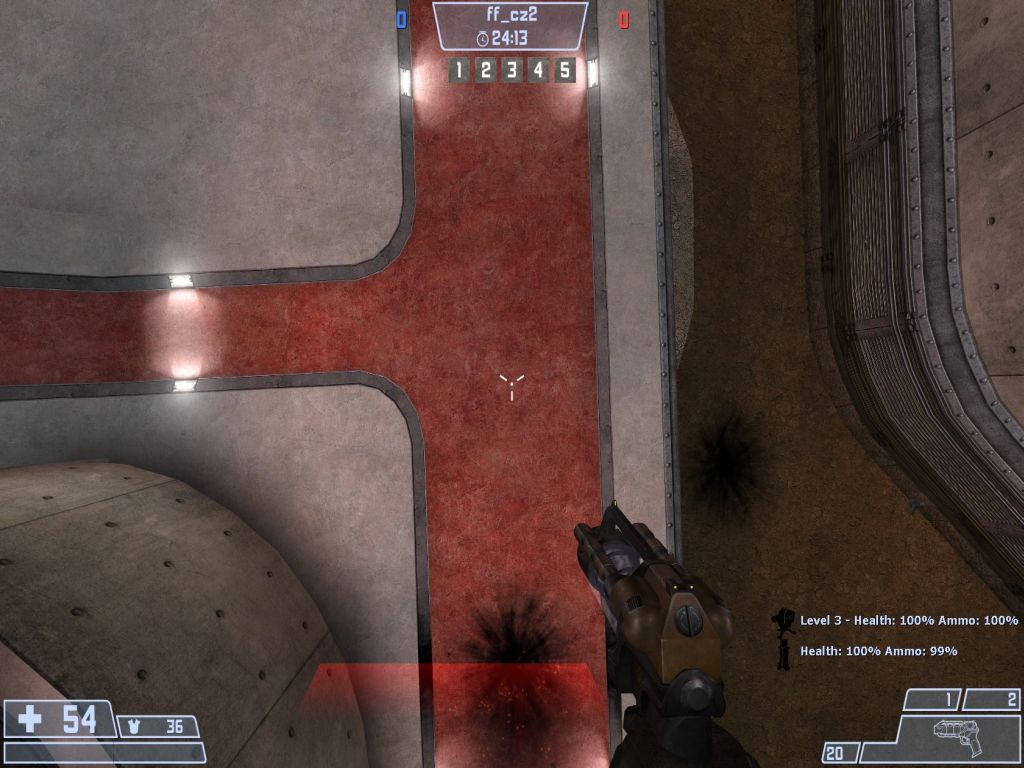The height and width of the screenshot is (768, 1024).
Task: Select command point 2 indicator
Action: pos(486,70)
